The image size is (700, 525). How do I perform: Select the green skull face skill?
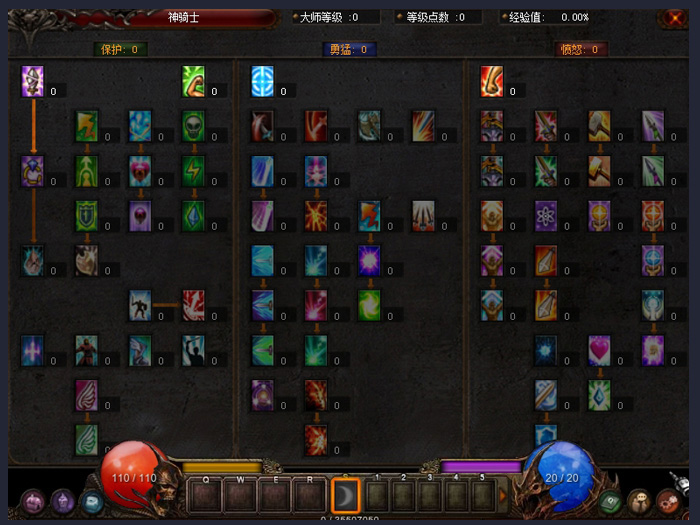(x=194, y=125)
